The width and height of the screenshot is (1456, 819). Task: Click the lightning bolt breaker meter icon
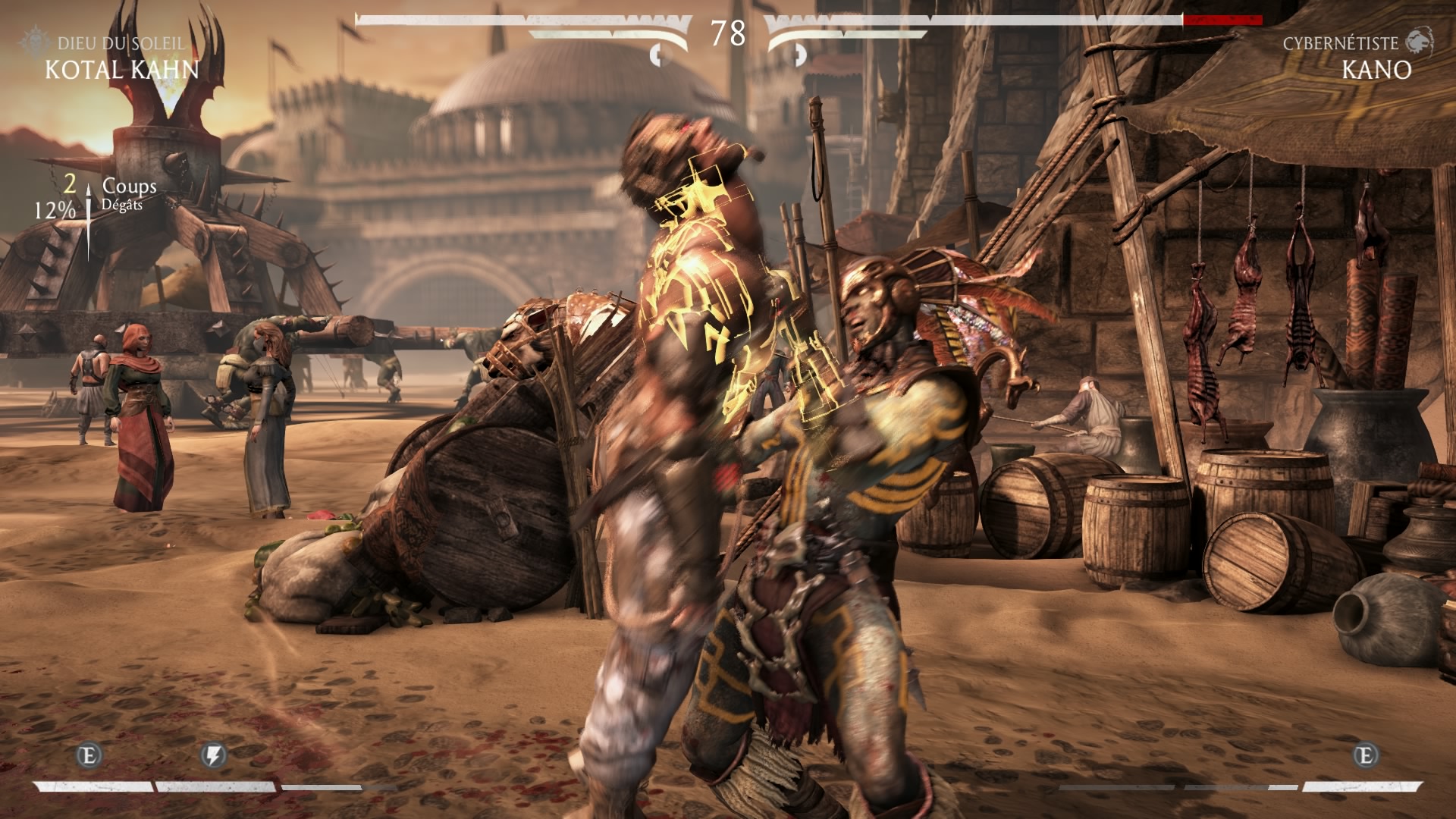(214, 755)
